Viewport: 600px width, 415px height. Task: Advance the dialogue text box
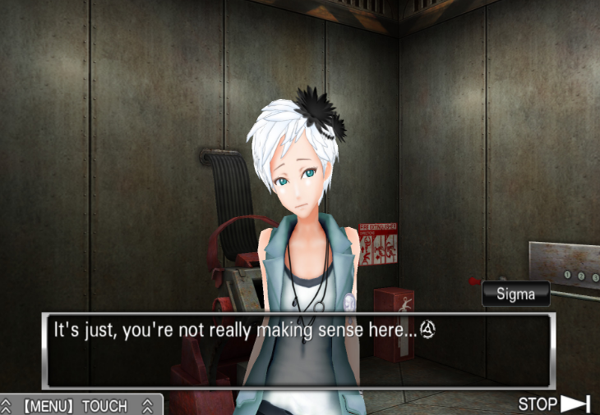297,351
